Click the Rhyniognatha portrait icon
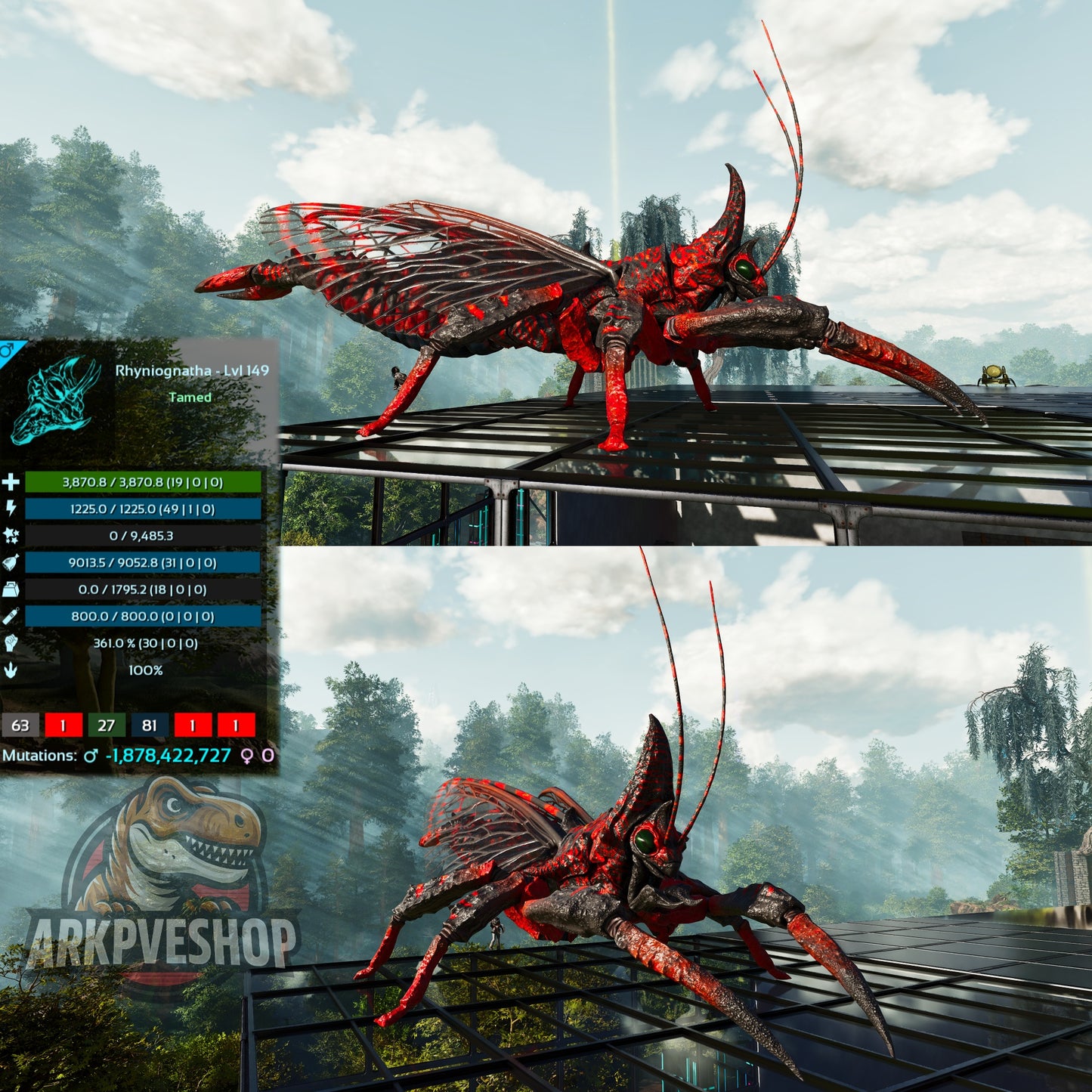Viewport: 1092px width, 1092px height. pyautogui.click(x=57, y=399)
